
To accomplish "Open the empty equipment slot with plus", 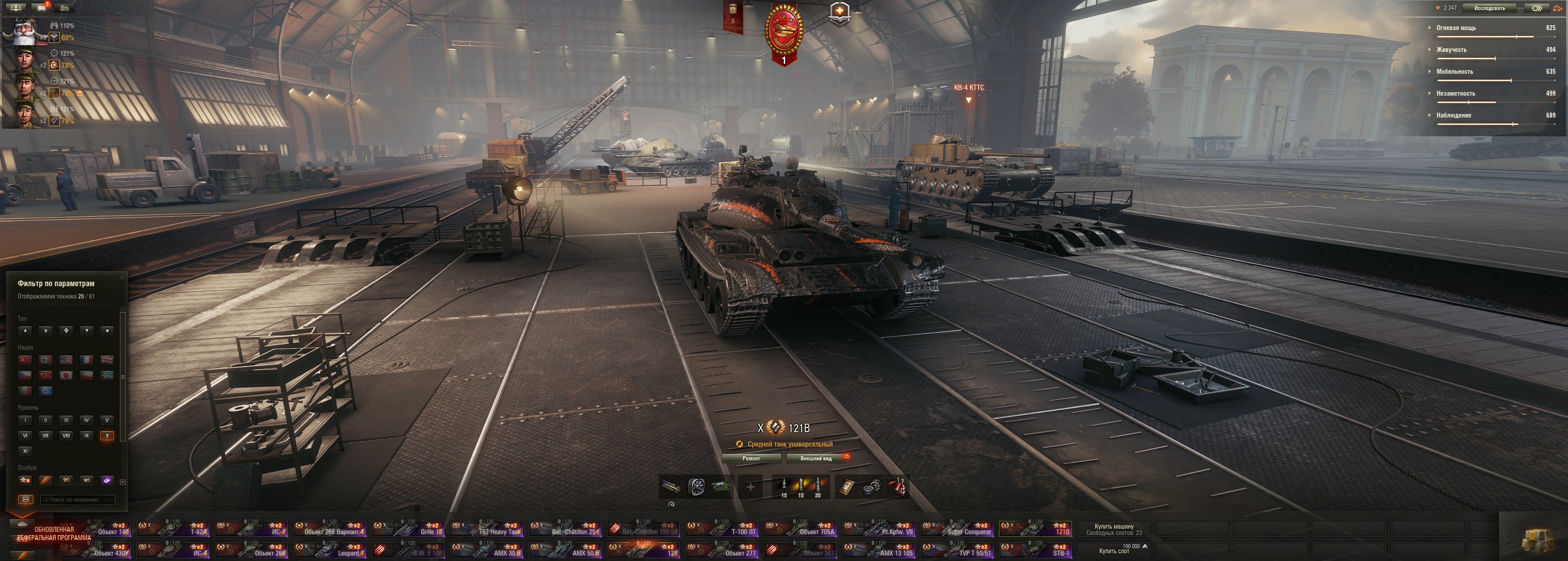I will click(750, 487).
